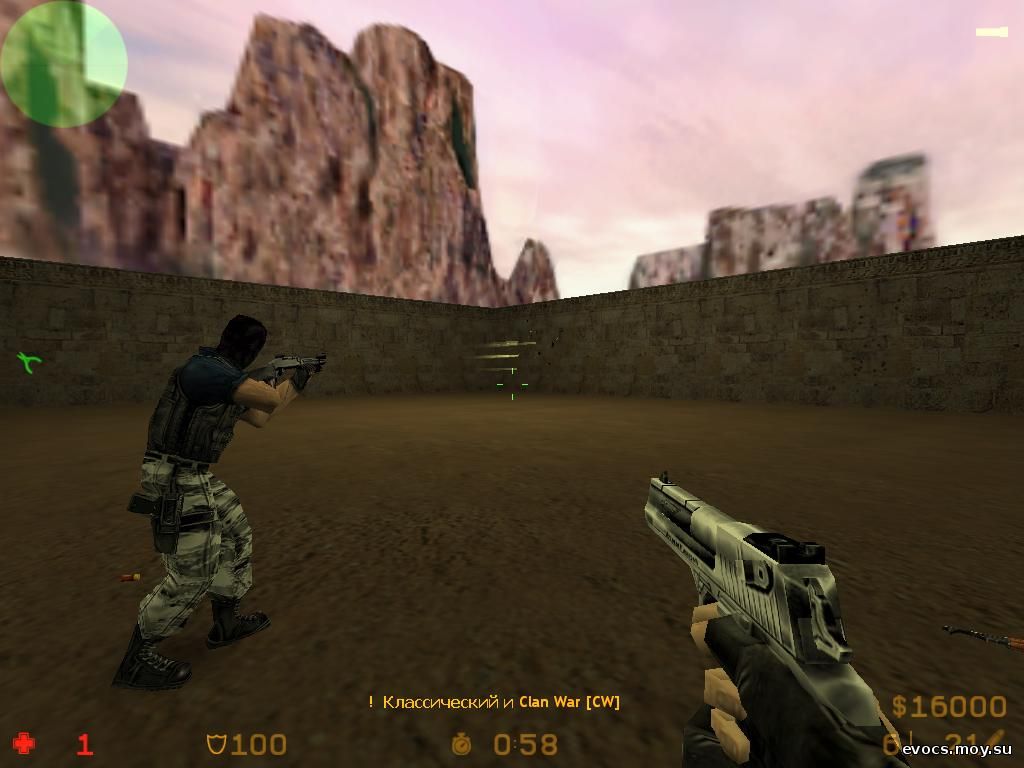Viewport: 1024px width, 768px height.
Task: Select the armor shield icon
Action: click(x=215, y=744)
